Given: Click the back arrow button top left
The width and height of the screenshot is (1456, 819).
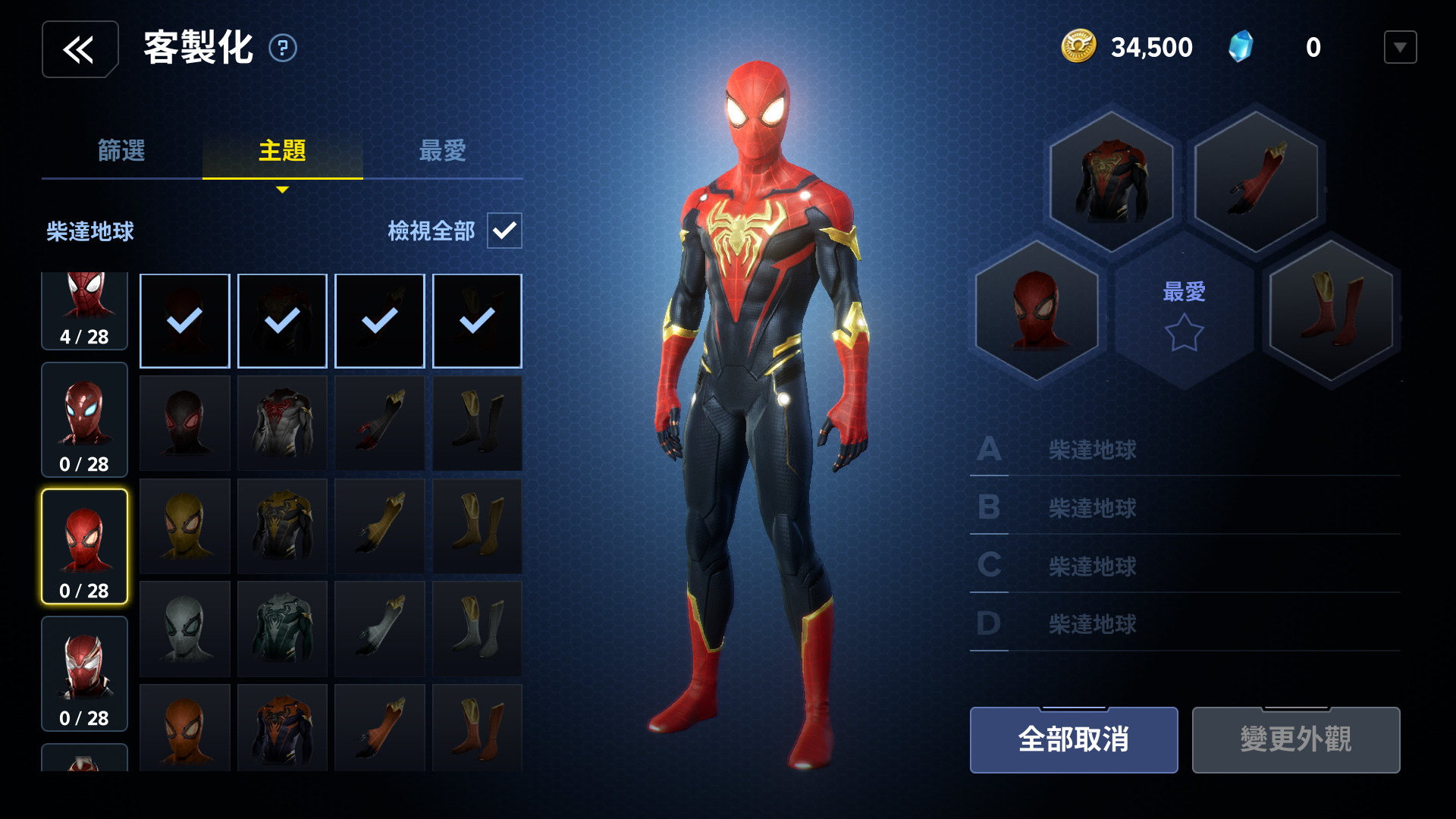Looking at the screenshot, I should [80, 49].
